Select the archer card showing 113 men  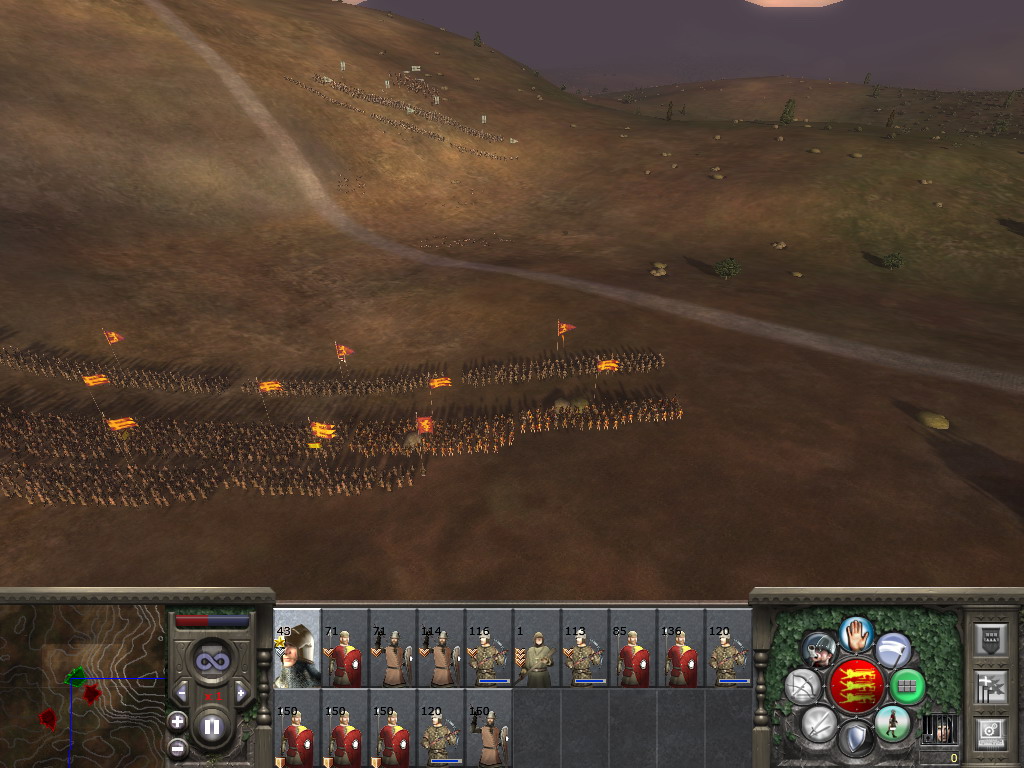click(x=585, y=649)
